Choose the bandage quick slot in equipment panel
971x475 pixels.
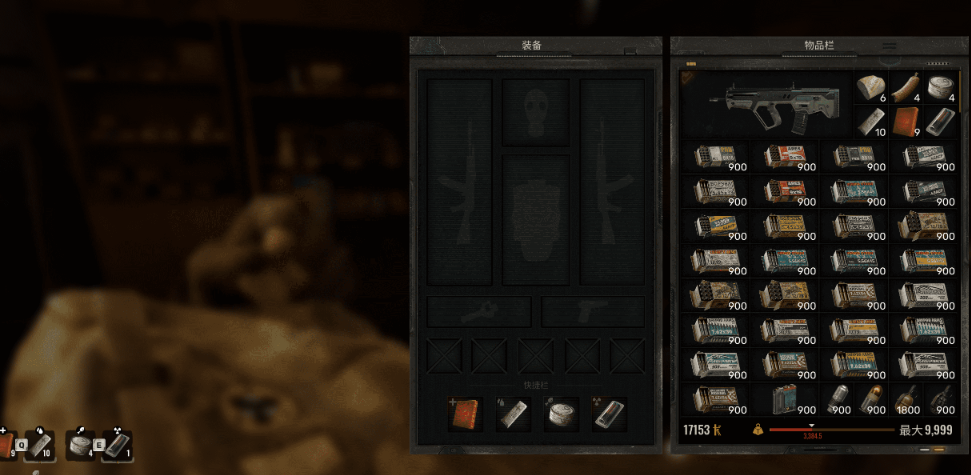[511, 414]
